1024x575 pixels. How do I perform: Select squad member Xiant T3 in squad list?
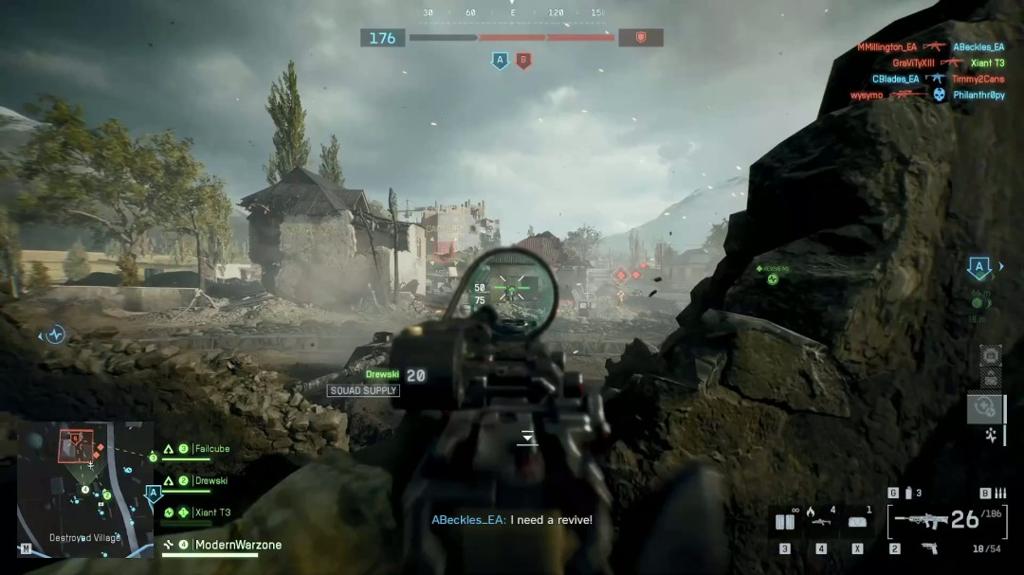[211, 513]
